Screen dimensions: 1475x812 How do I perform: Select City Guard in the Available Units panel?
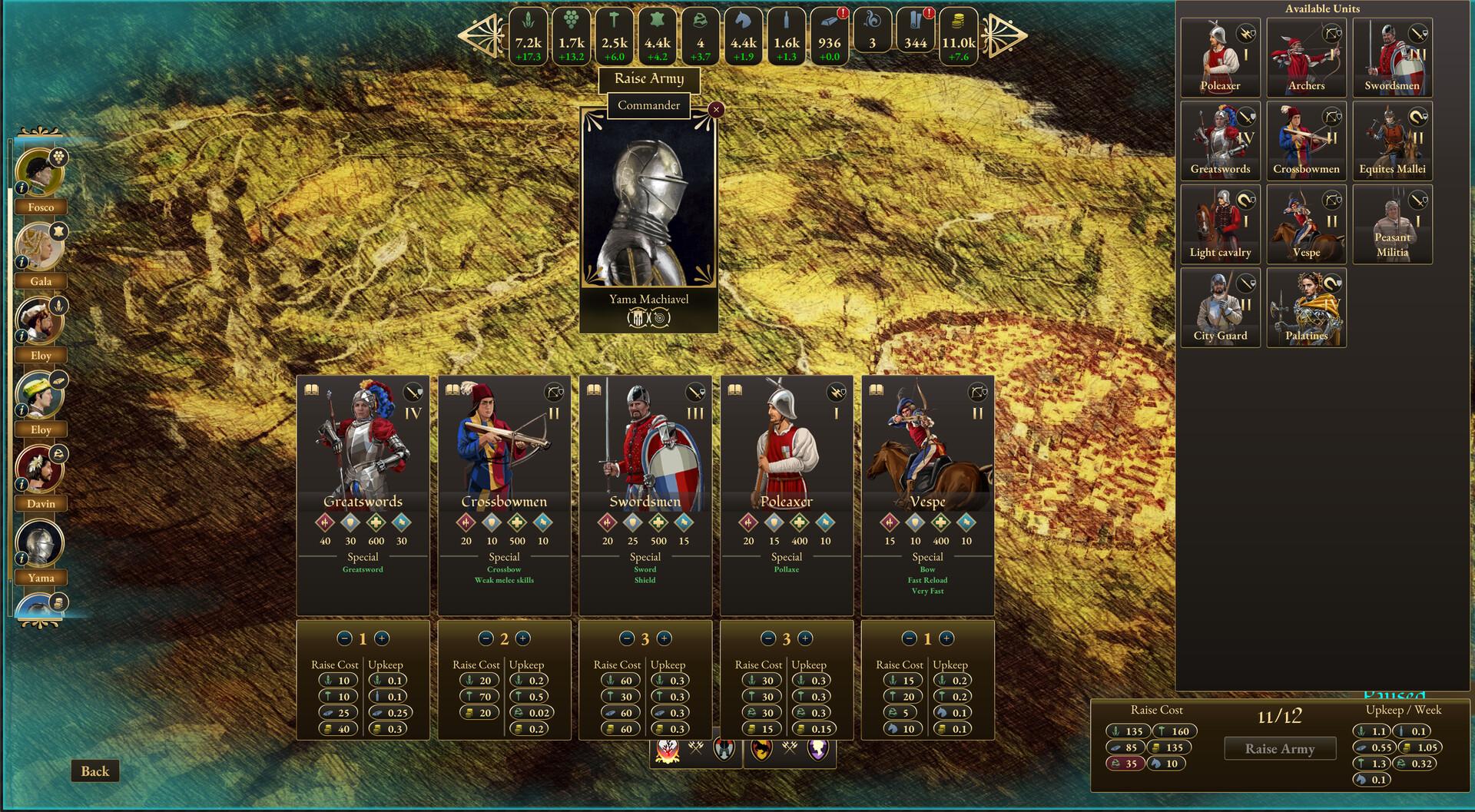pyautogui.click(x=1220, y=307)
